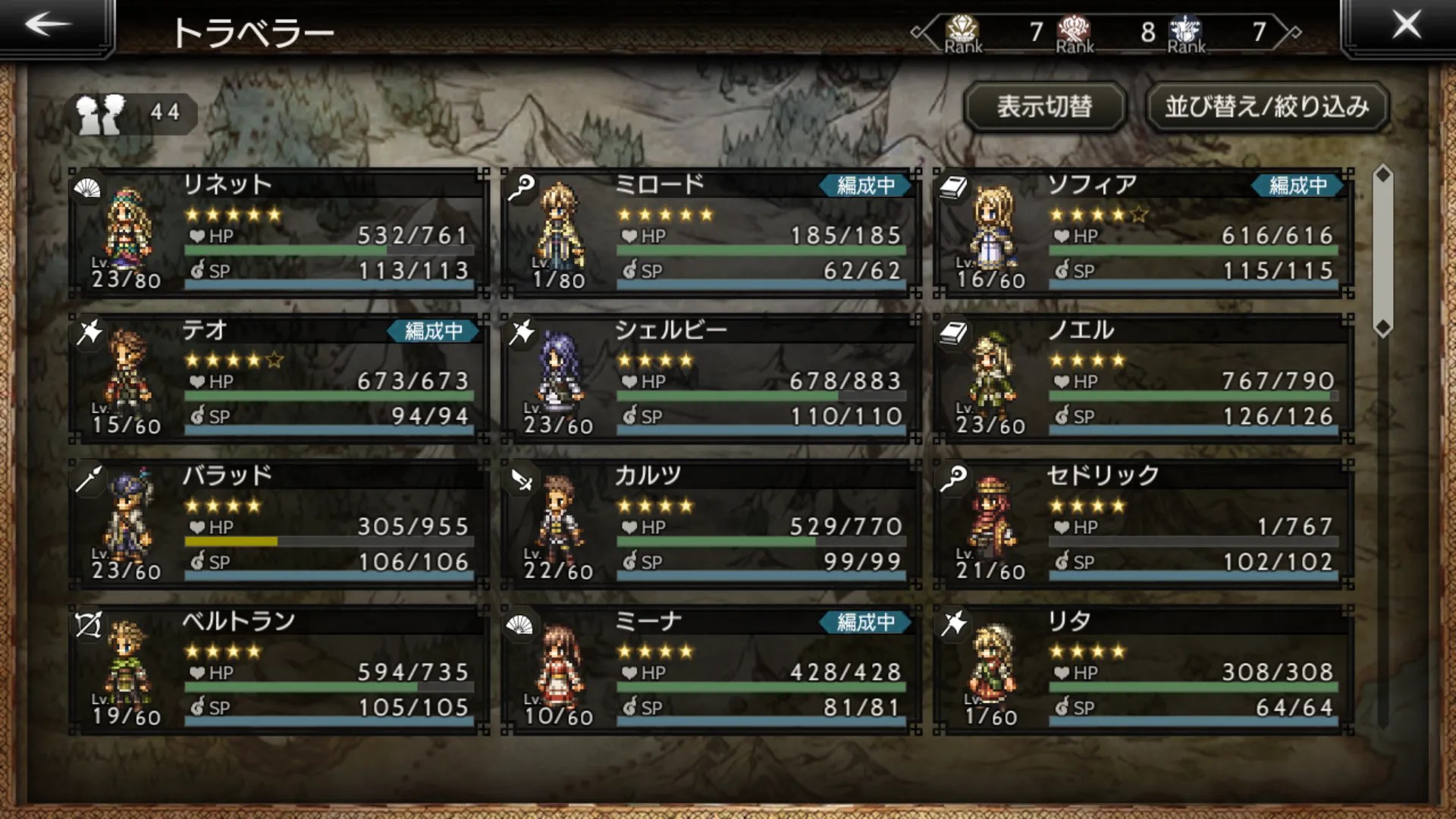
Task: Select セドリック with 1 HP
Action: point(1143,525)
